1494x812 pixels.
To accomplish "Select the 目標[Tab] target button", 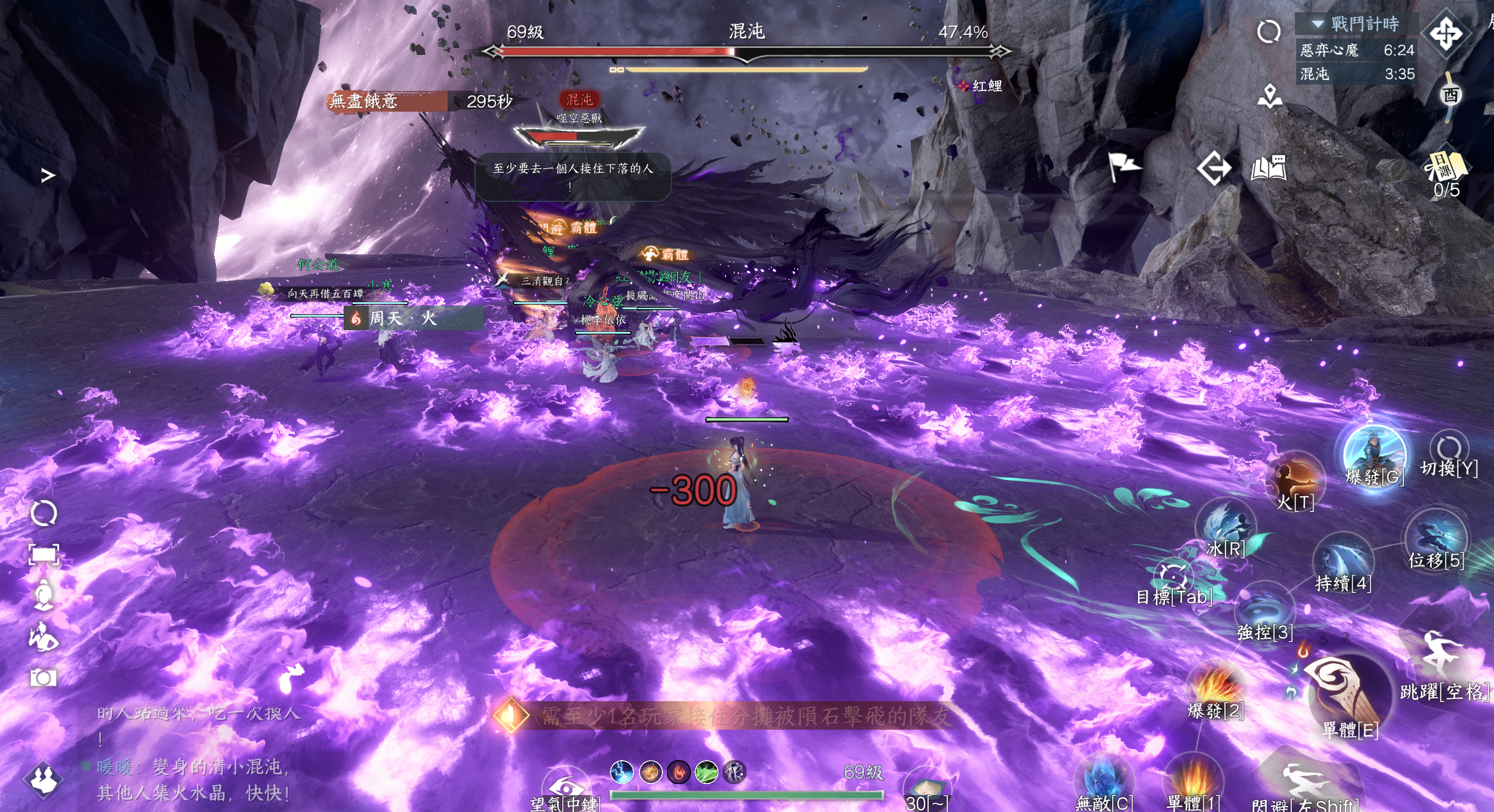I will (1172, 576).
